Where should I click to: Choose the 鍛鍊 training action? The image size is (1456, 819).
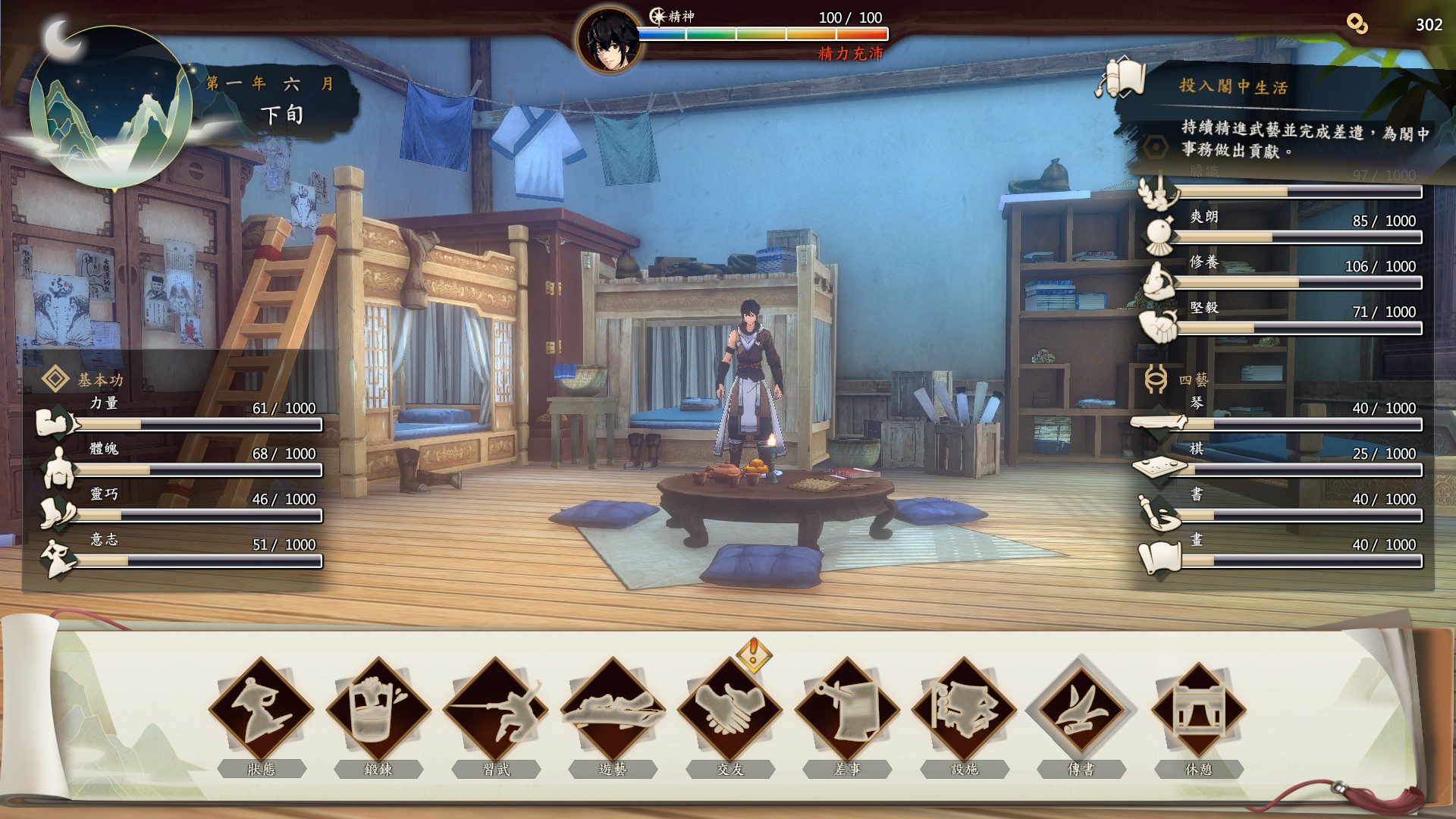point(378,711)
